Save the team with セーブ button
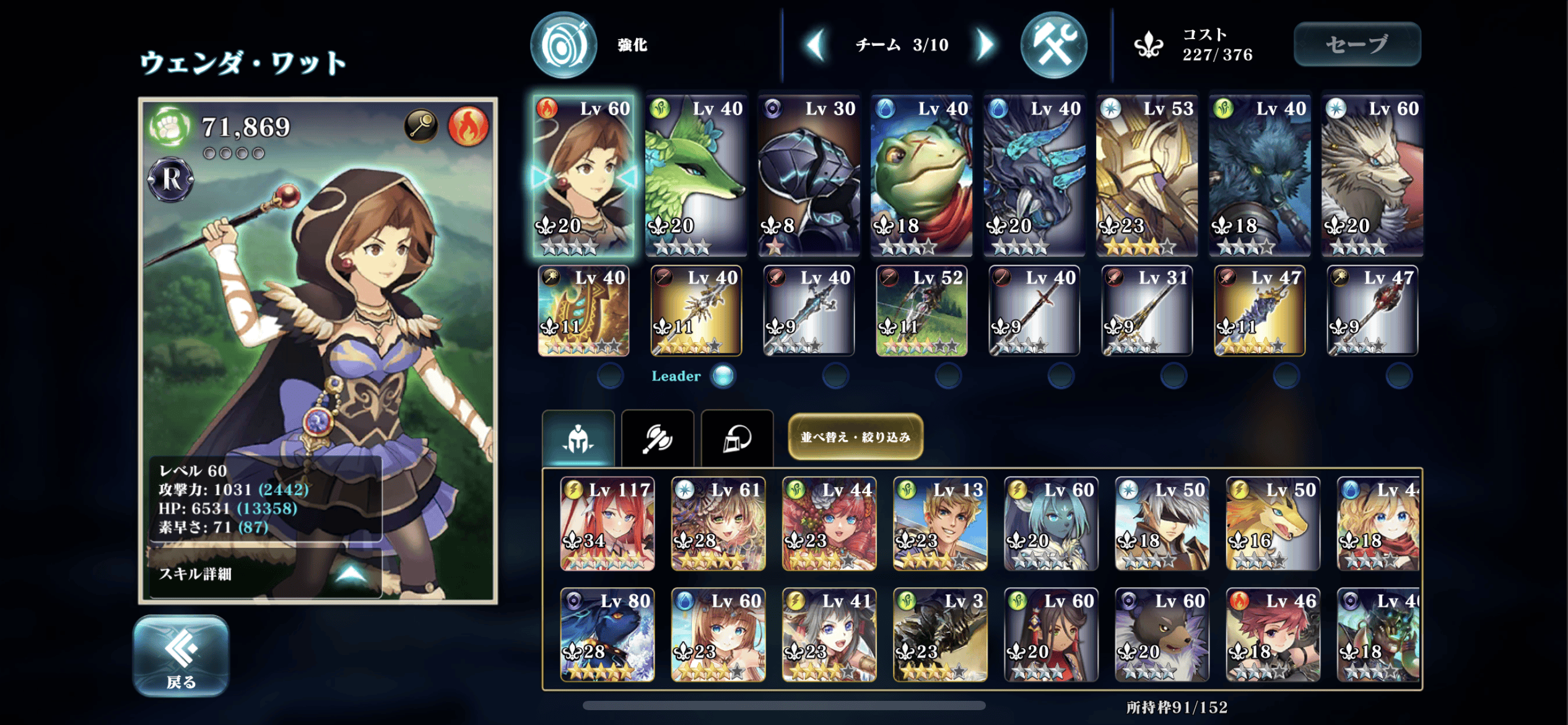 tap(1357, 44)
